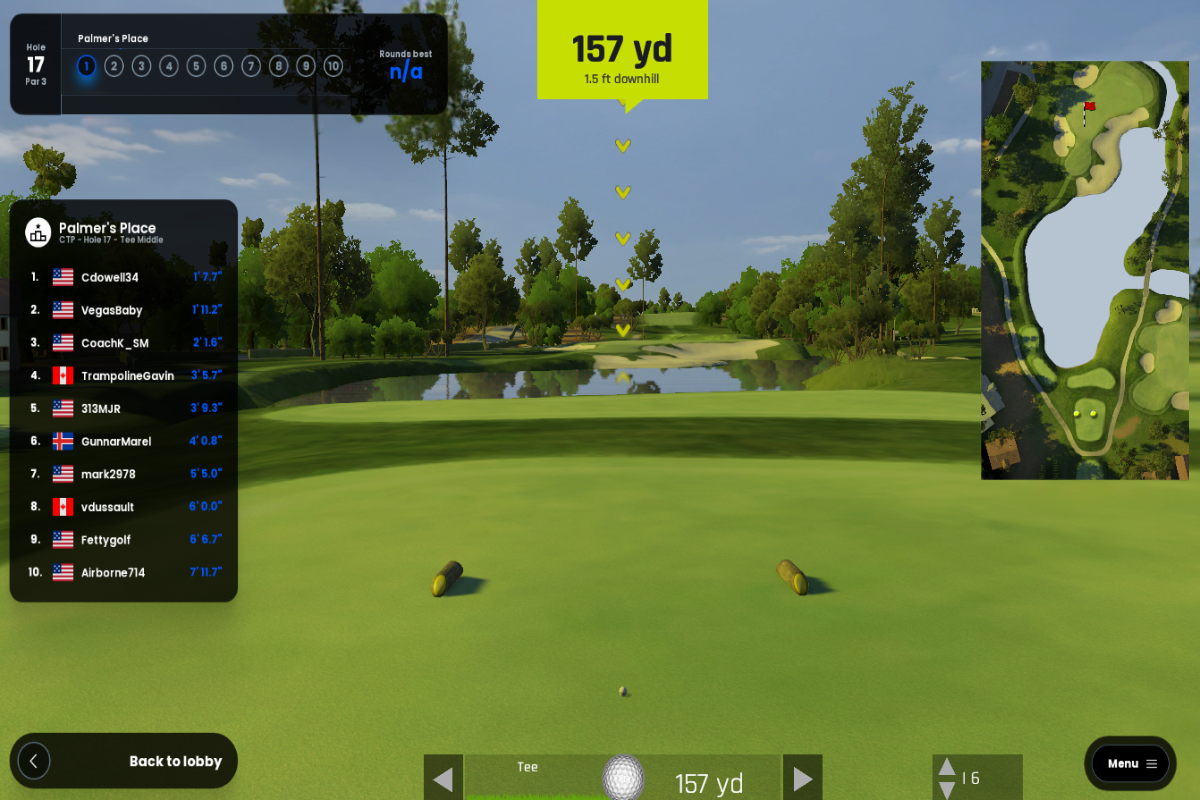
Task: Click the Palmer's Place leaderboard podium icon
Action: pyautogui.click(x=38, y=232)
